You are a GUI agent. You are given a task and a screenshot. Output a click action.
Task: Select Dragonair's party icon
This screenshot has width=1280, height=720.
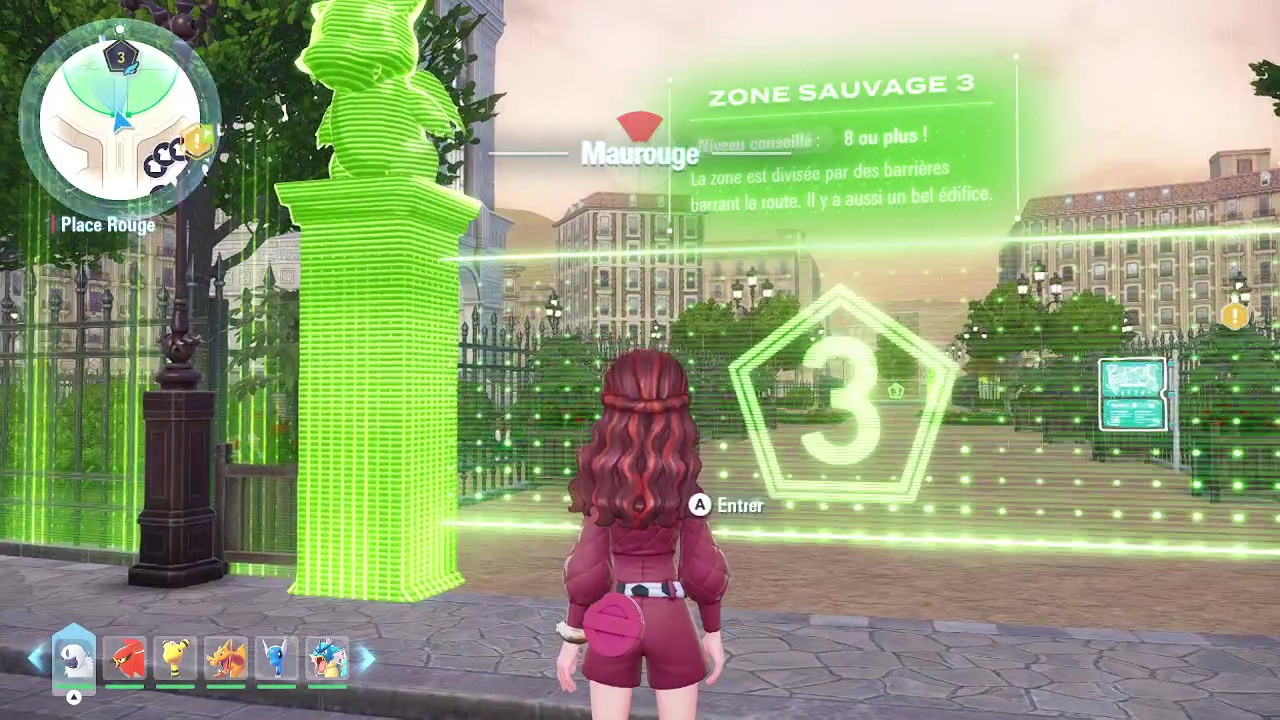tap(276, 655)
